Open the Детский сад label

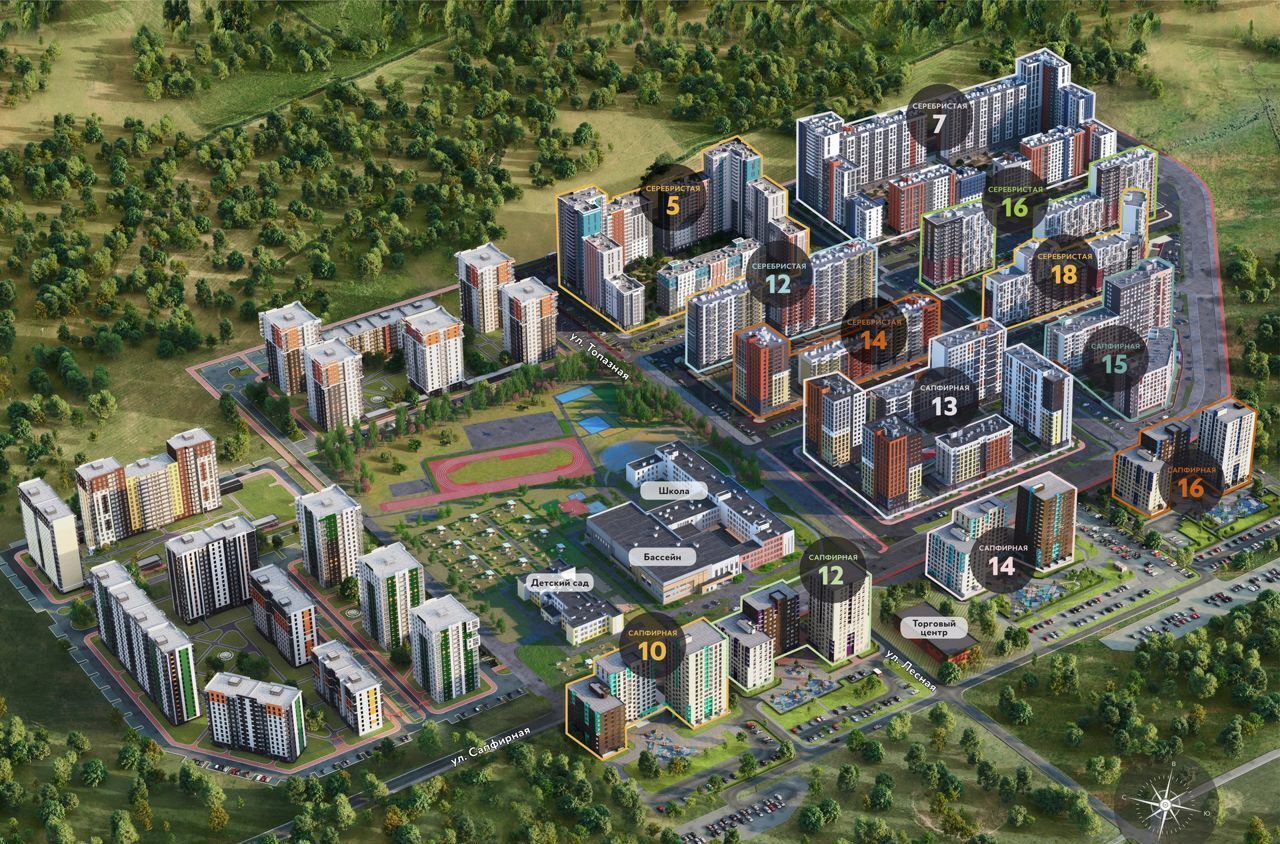tap(557, 582)
